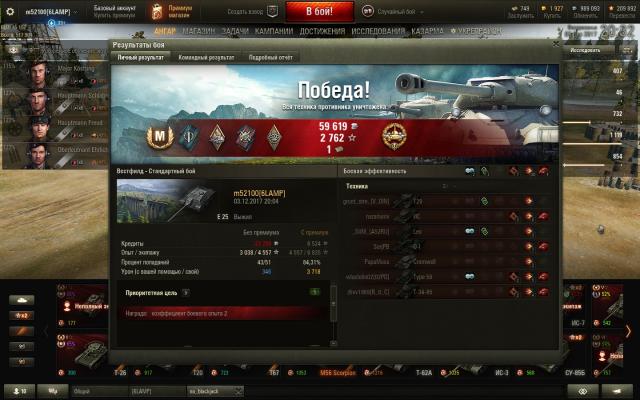640x400 pixels.
Task: Go to the КАЗАРМА barracks
Action: (426, 30)
